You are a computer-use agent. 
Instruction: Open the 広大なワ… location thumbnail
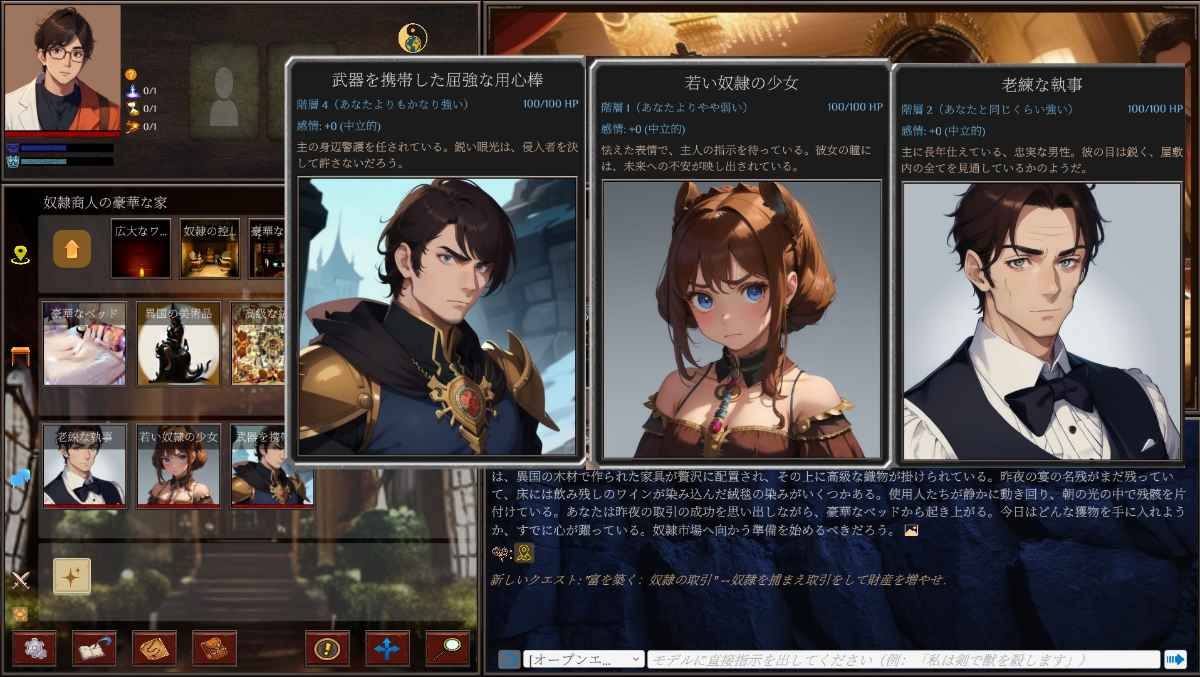click(141, 248)
